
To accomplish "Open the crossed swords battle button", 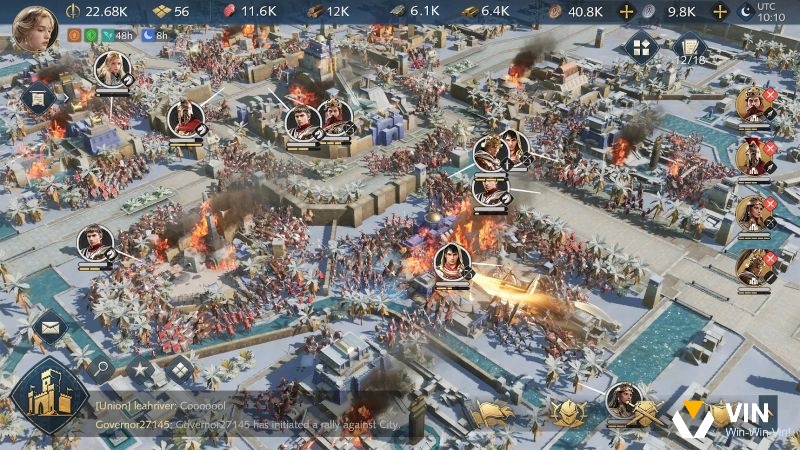I will 643,410.
